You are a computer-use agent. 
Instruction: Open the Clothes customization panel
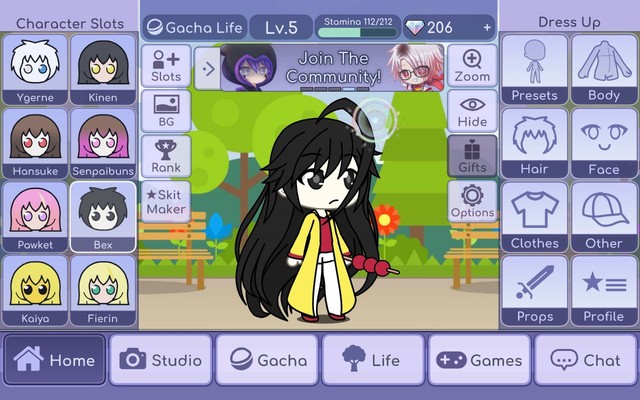click(x=534, y=217)
